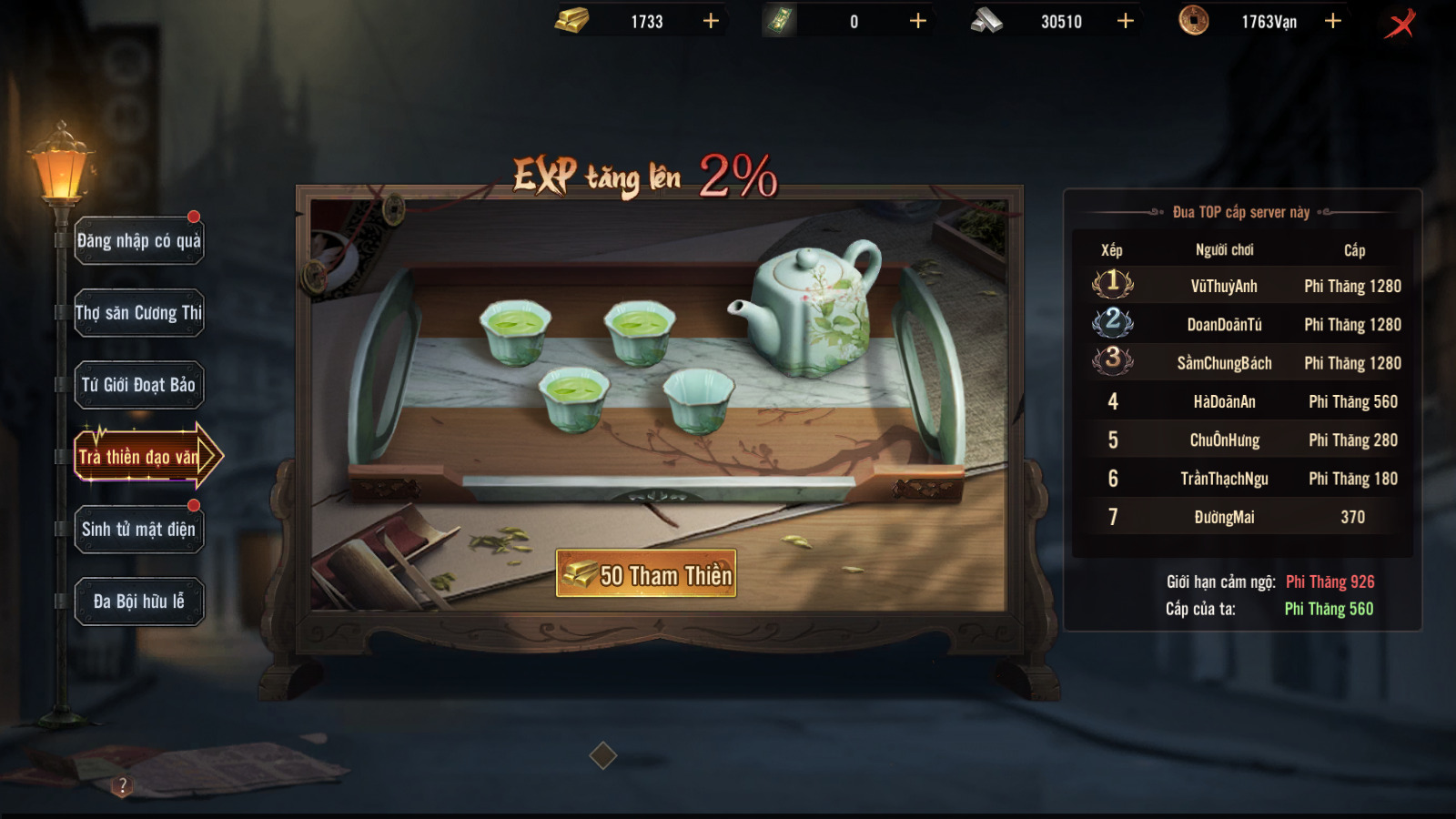Switch to Thợ săn Cương Thi tab
The width and height of the screenshot is (1456, 819).
(138, 313)
